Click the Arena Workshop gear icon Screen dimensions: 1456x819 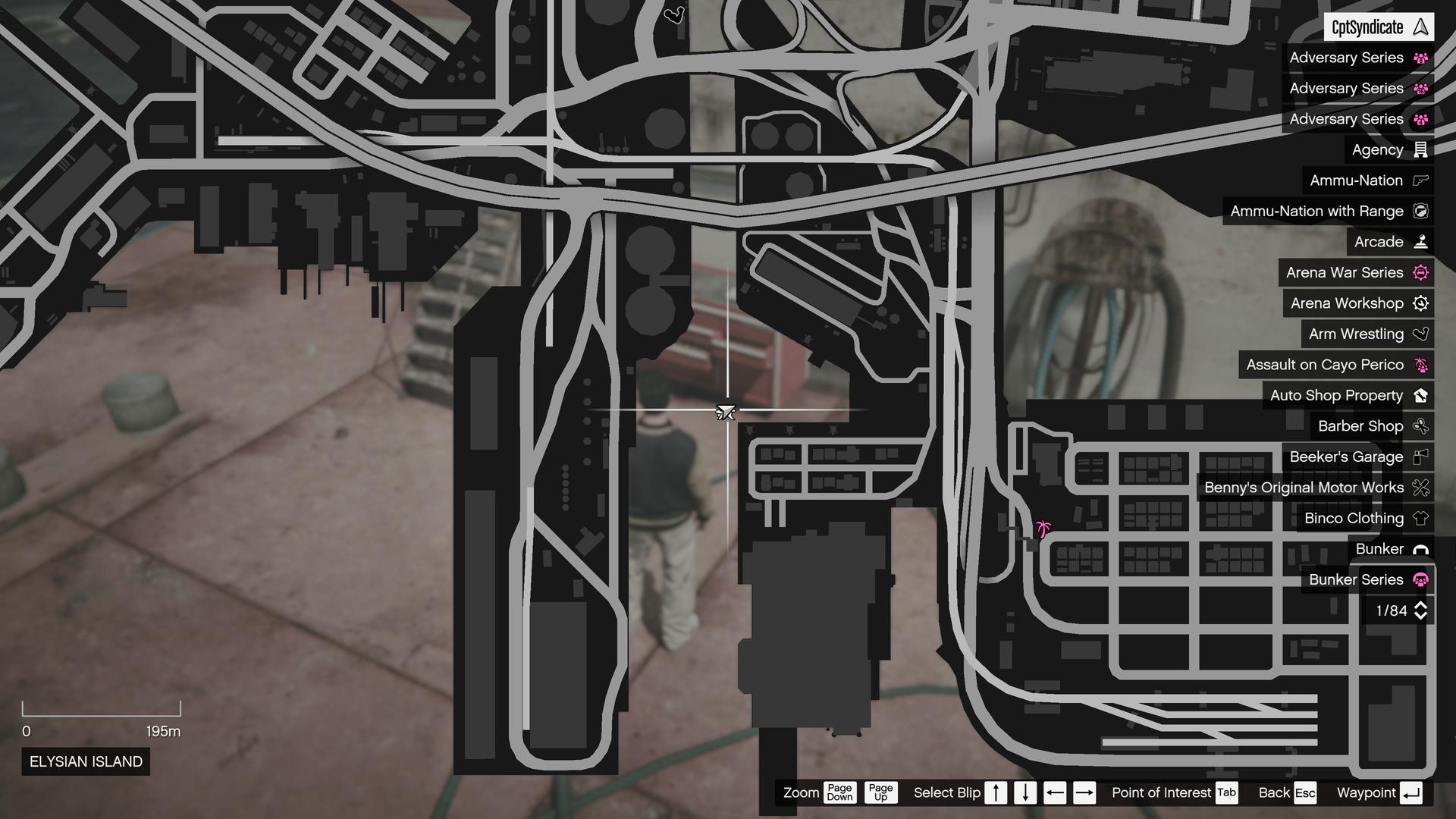(1420, 303)
